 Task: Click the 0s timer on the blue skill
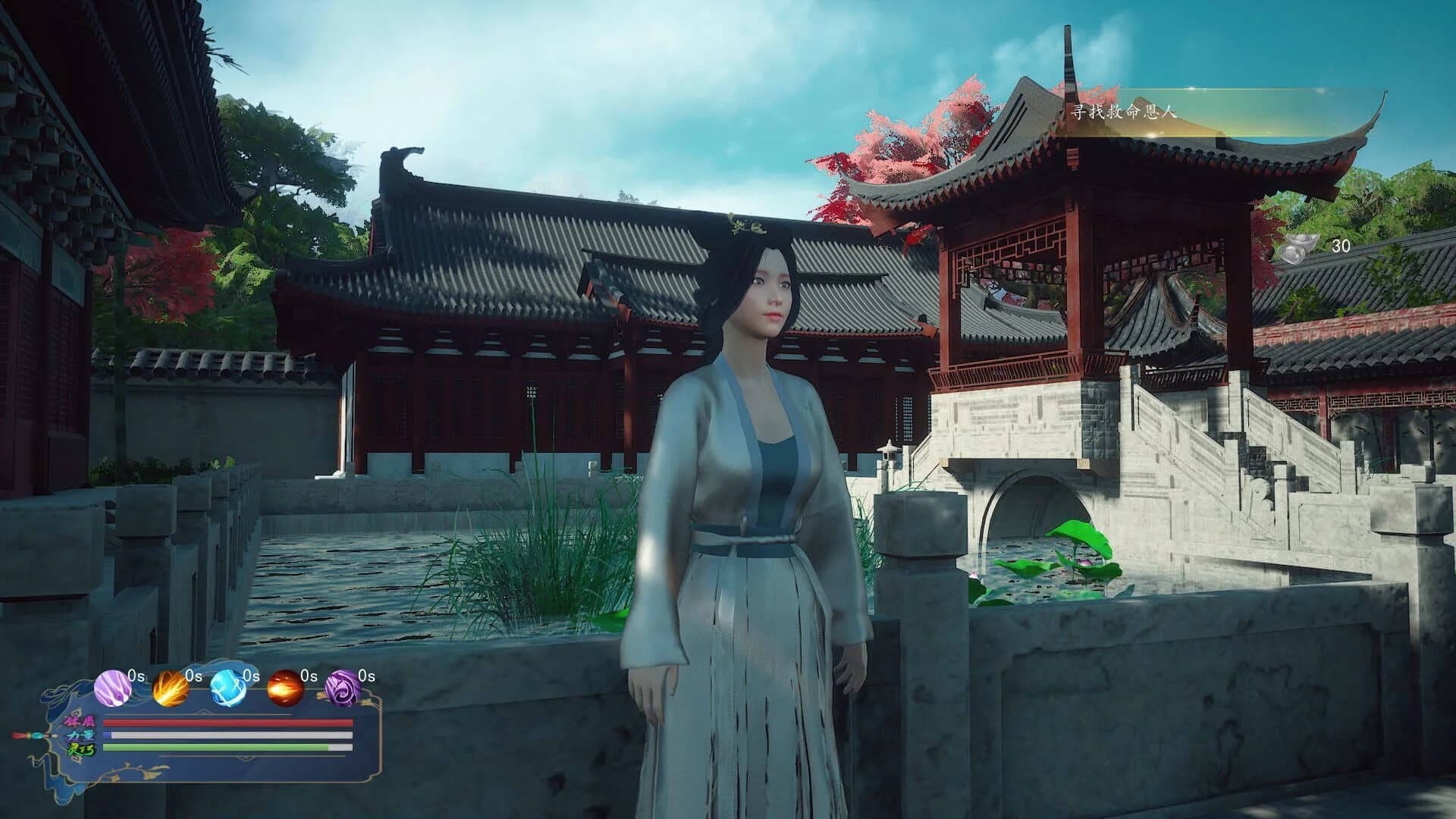tap(252, 676)
